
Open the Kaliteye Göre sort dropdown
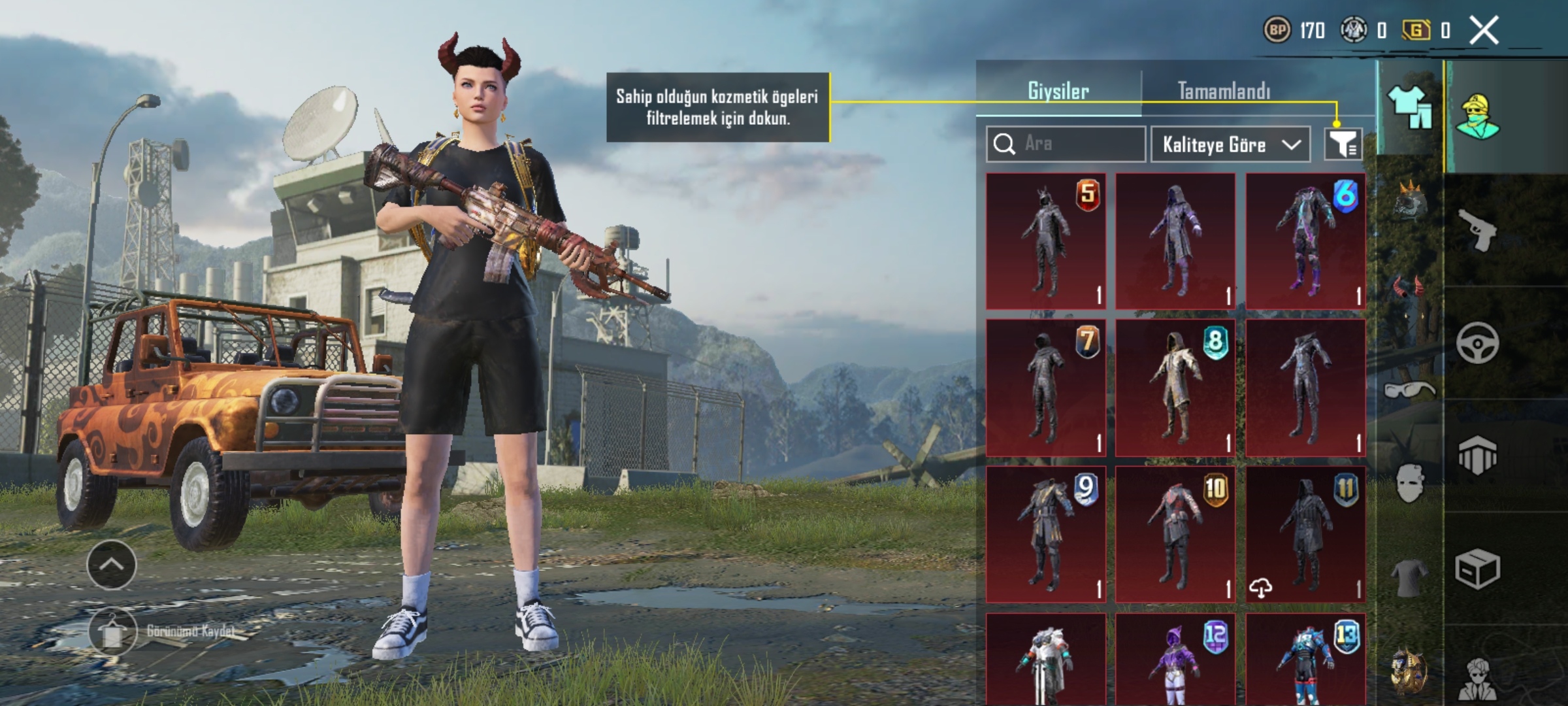pos(1230,144)
